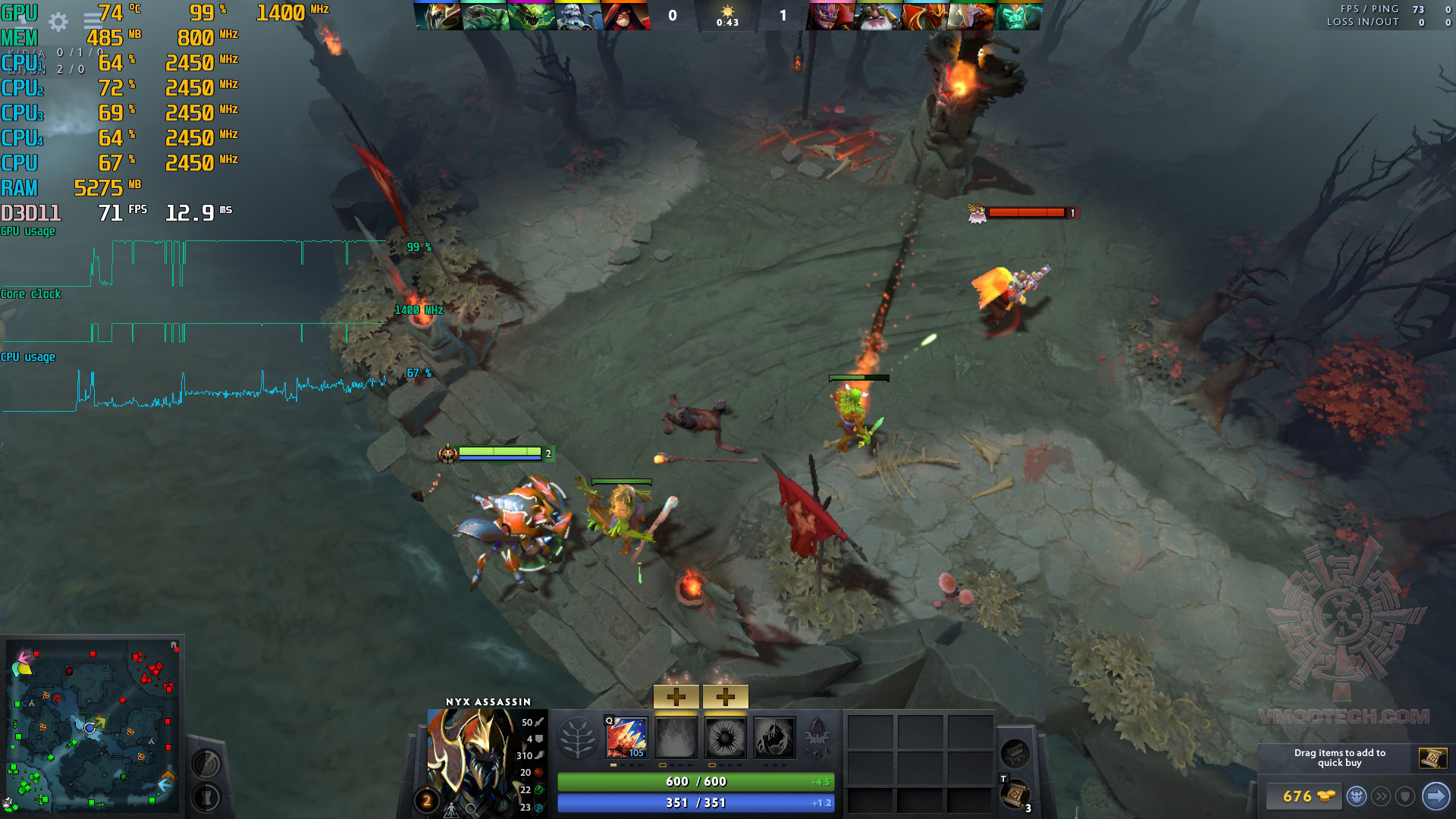Select the Sniper portrait in the top bar
Viewport: 1456px width, 819px height.
coord(879,16)
